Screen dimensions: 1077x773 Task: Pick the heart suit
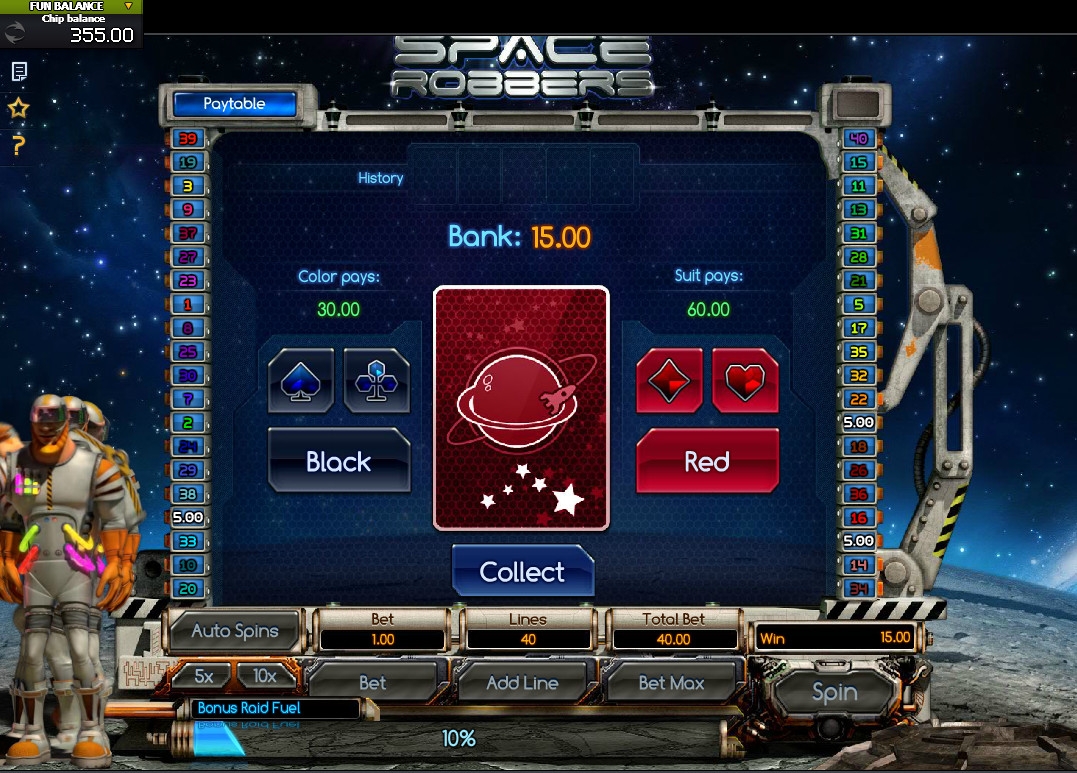[x=745, y=380]
